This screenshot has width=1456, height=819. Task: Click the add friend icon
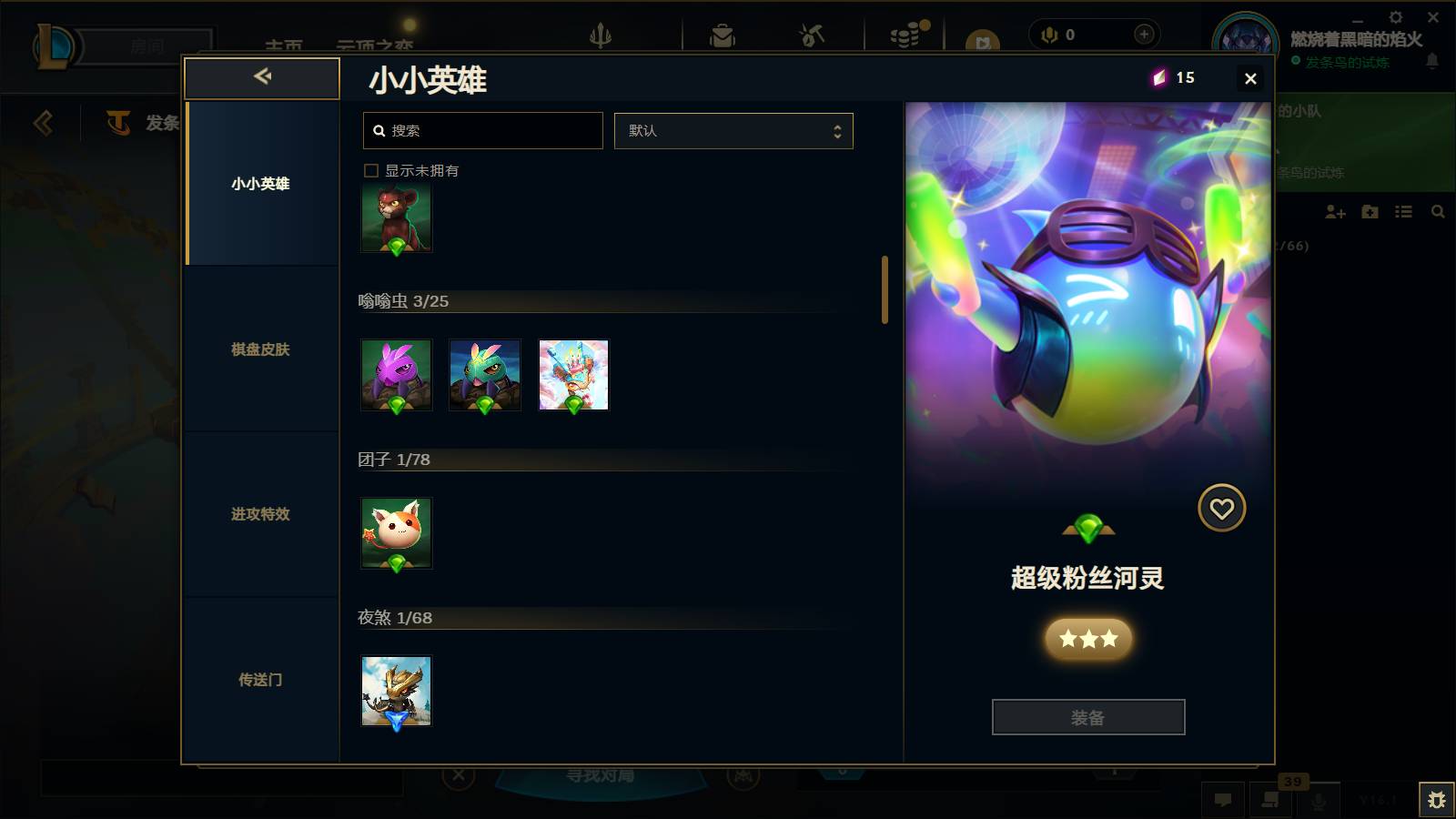point(1335,212)
